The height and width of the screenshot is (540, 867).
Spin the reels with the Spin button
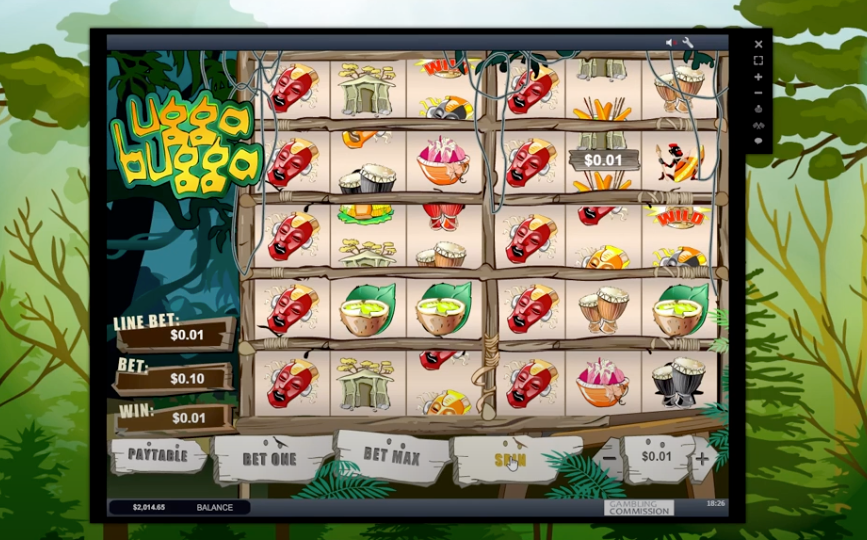(x=510, y=459)
